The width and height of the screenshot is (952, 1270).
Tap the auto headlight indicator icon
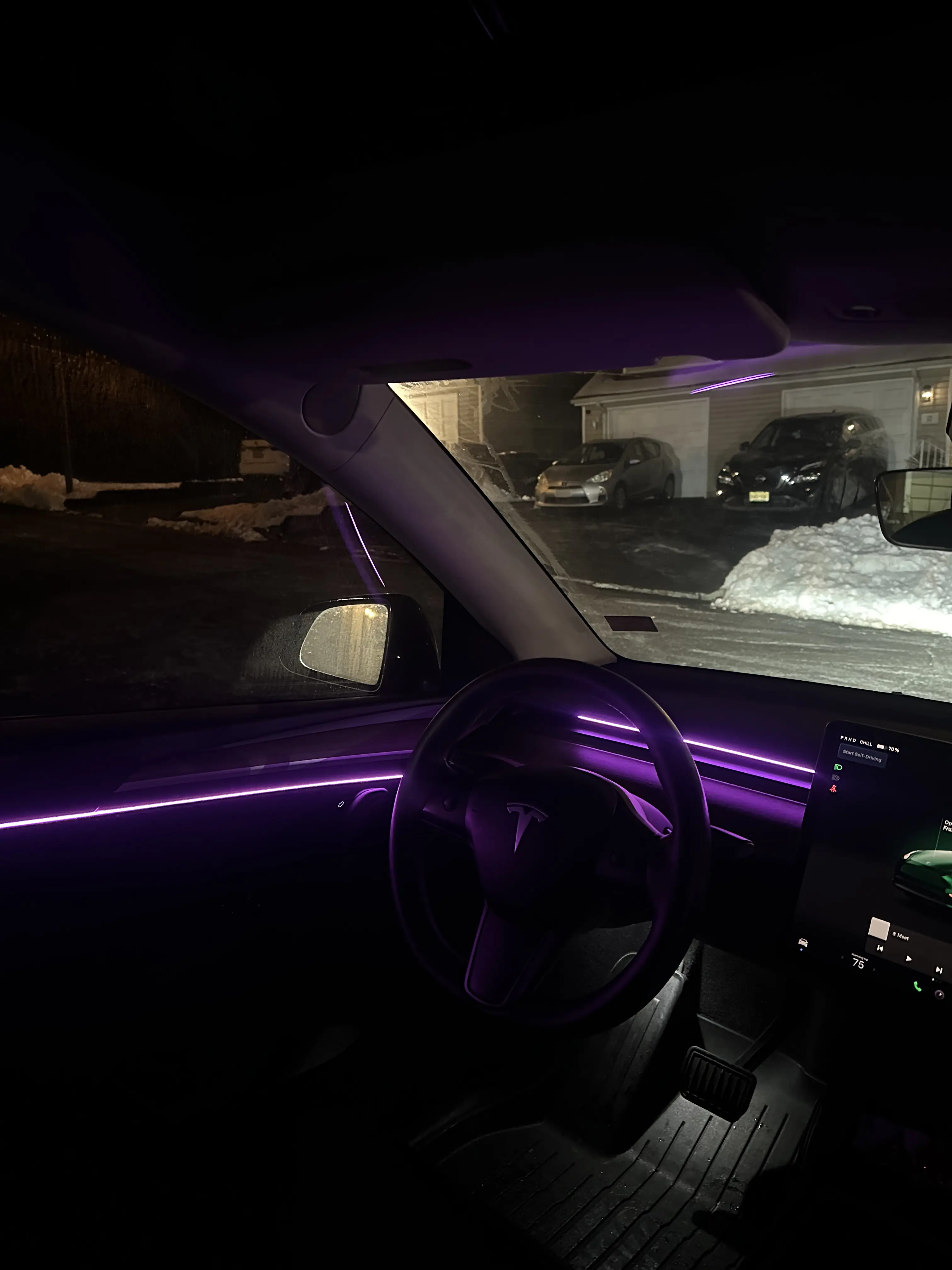(836, 777)
